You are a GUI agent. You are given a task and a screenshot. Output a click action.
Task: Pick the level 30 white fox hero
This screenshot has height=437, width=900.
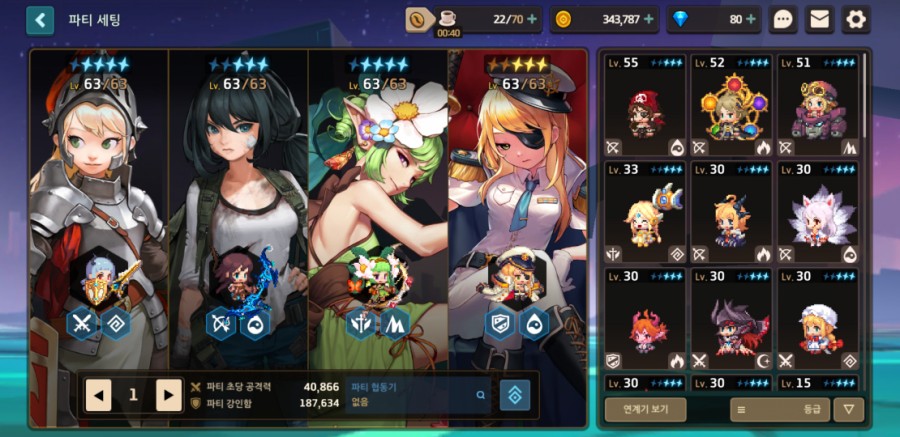tap(818, 213)
